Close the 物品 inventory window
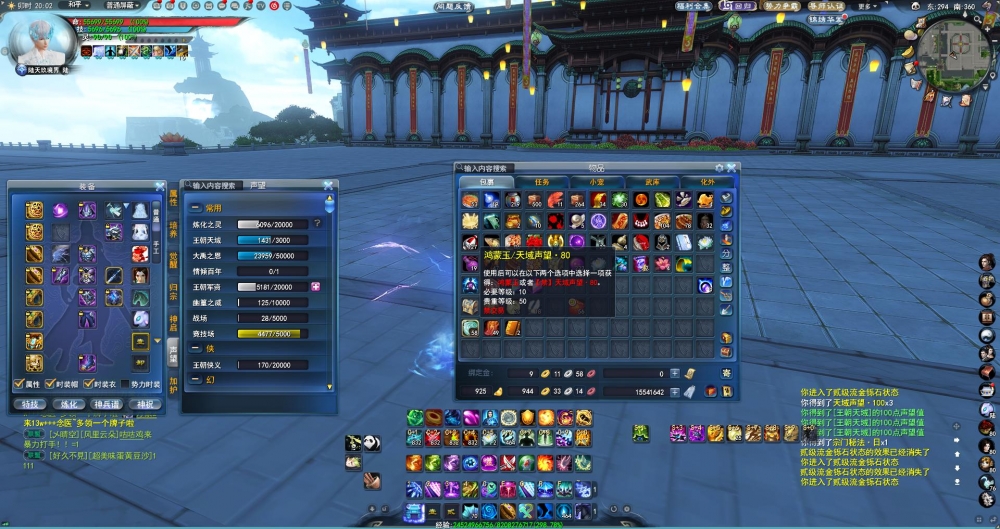The image size is (1000, 529). tap(733, 168)
